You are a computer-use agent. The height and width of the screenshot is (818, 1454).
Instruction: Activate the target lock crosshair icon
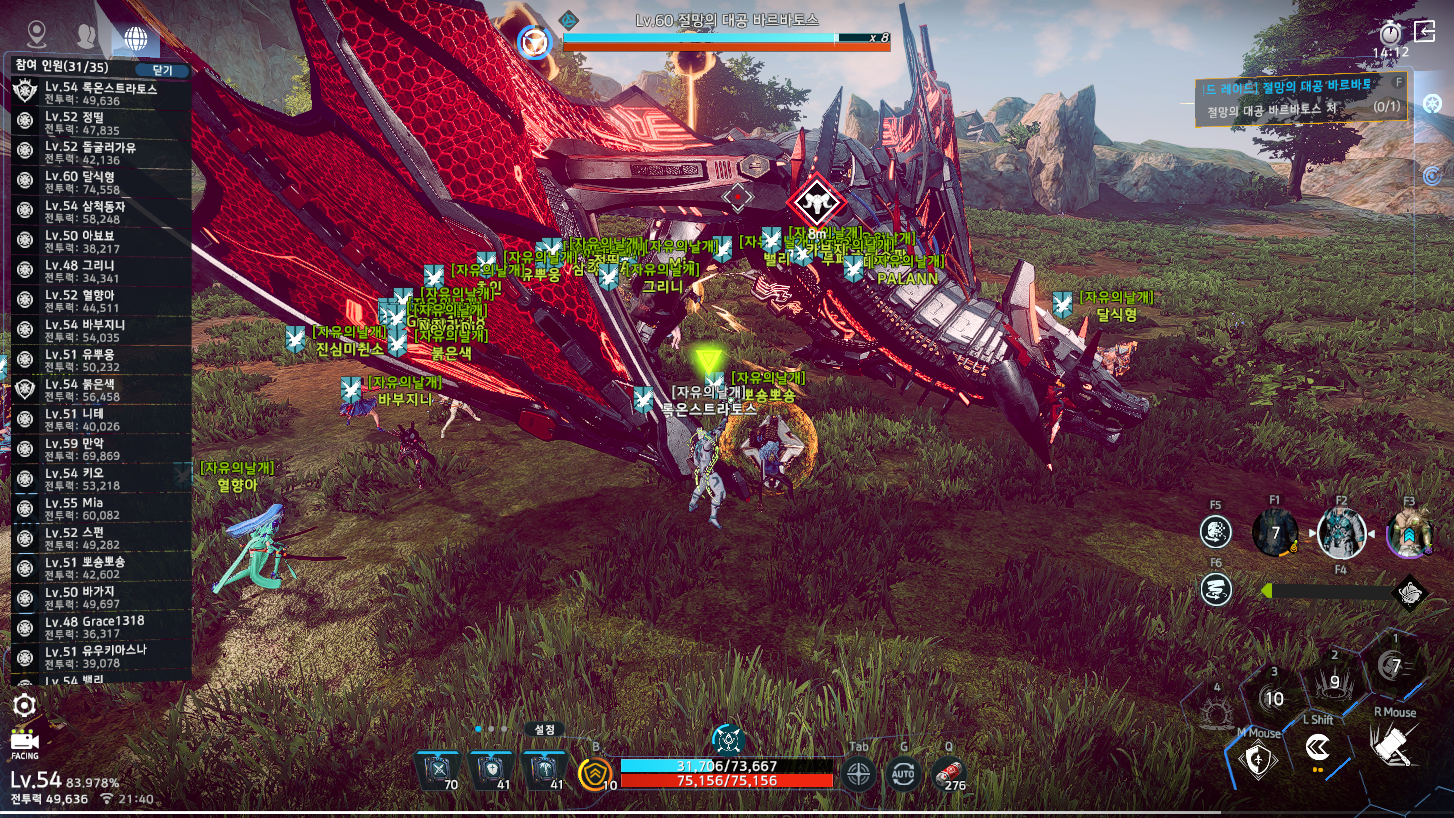pos(858,773)
